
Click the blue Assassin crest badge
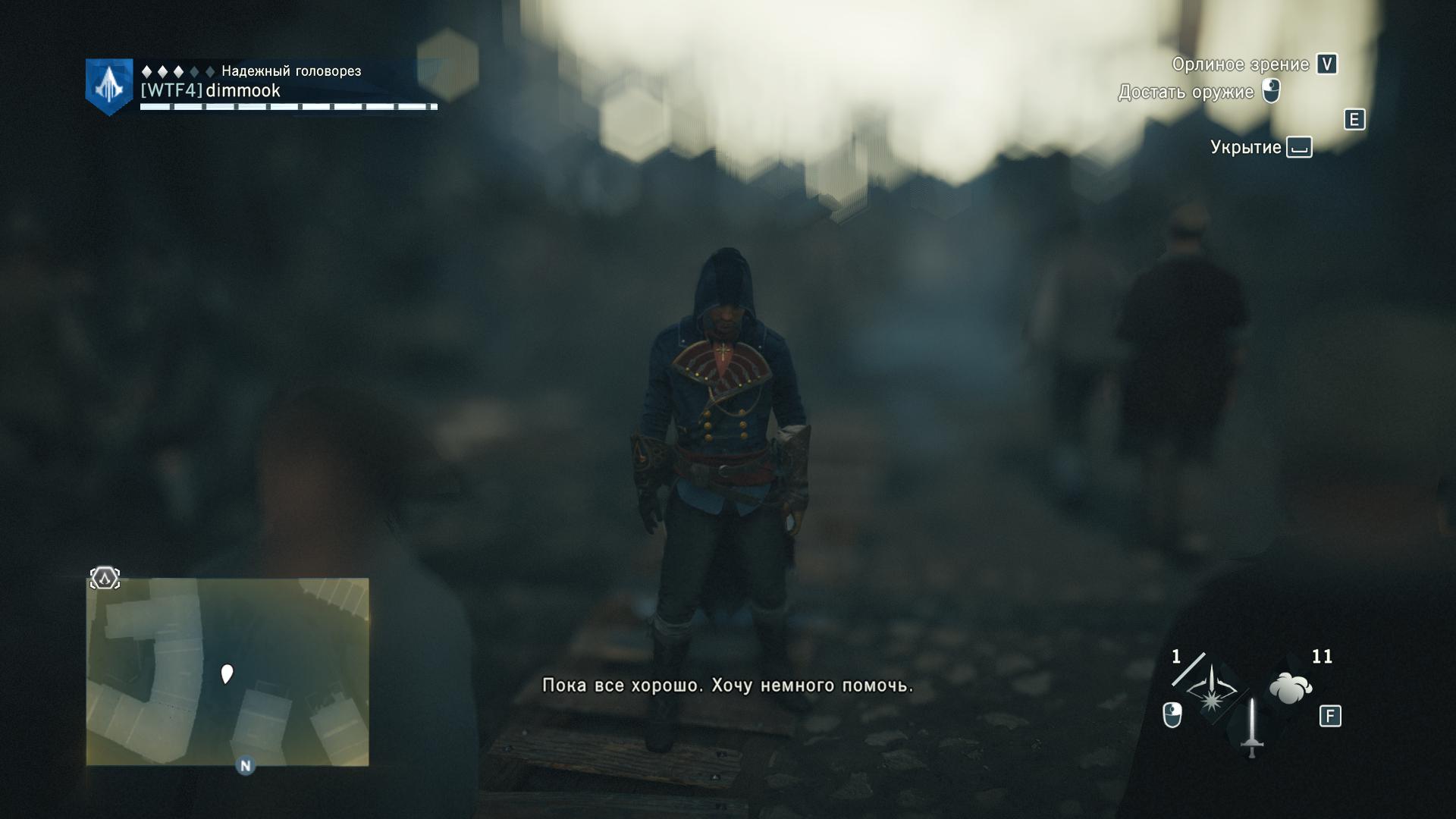pyautogui.click(x=109, y=86)
